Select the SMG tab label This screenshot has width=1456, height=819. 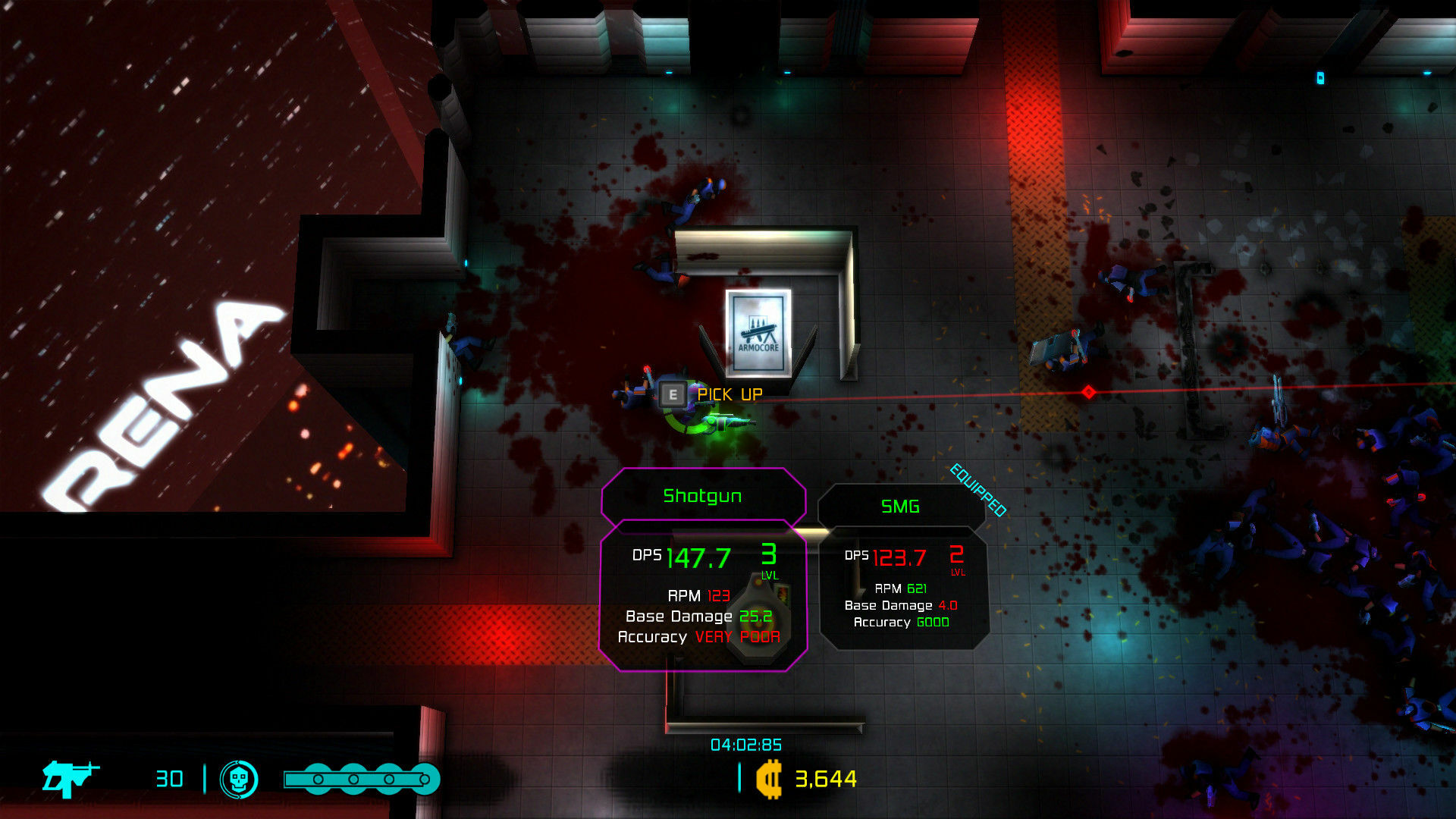point(899,507)
